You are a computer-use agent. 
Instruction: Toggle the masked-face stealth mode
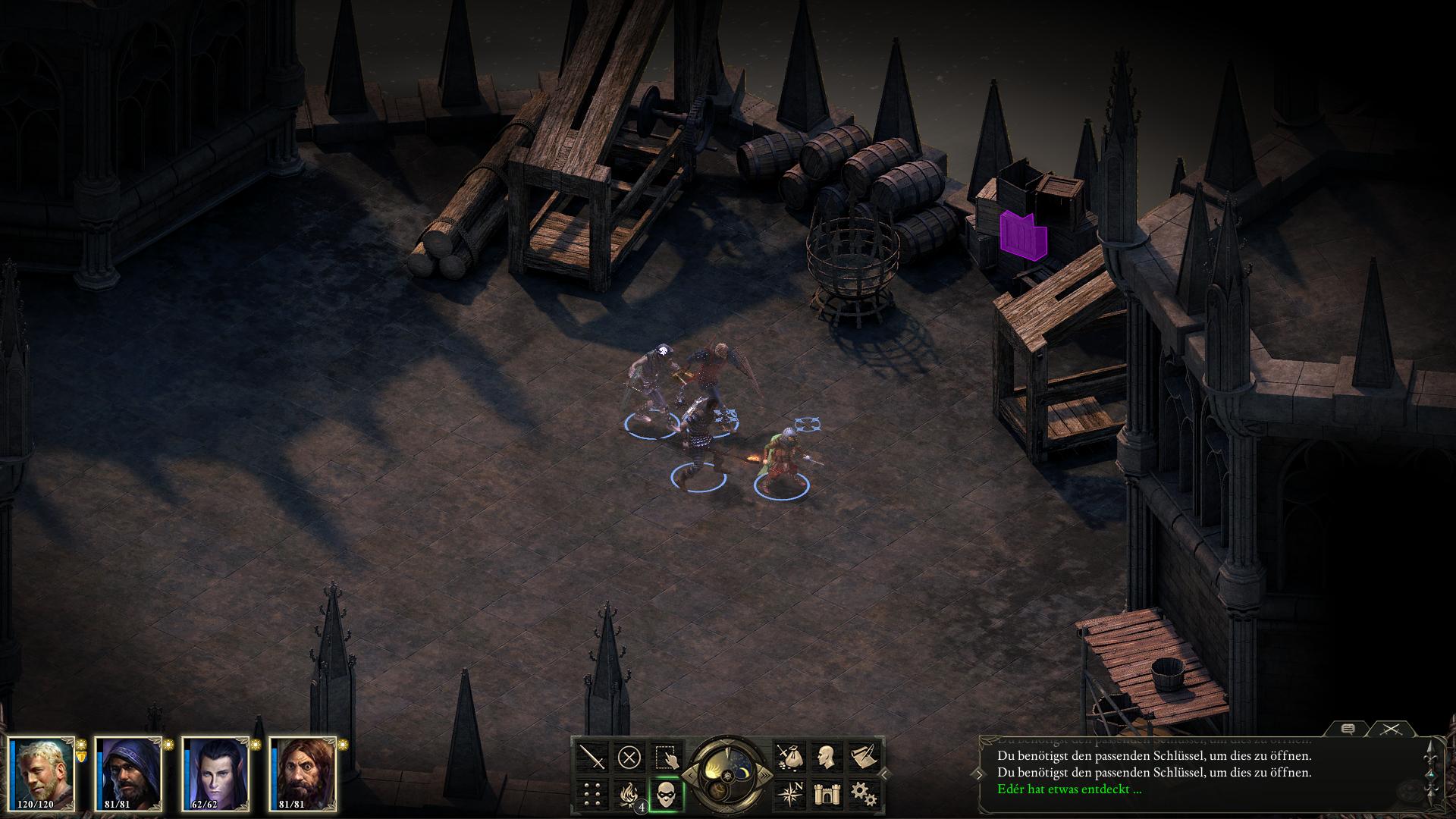(x=667, y=794)
